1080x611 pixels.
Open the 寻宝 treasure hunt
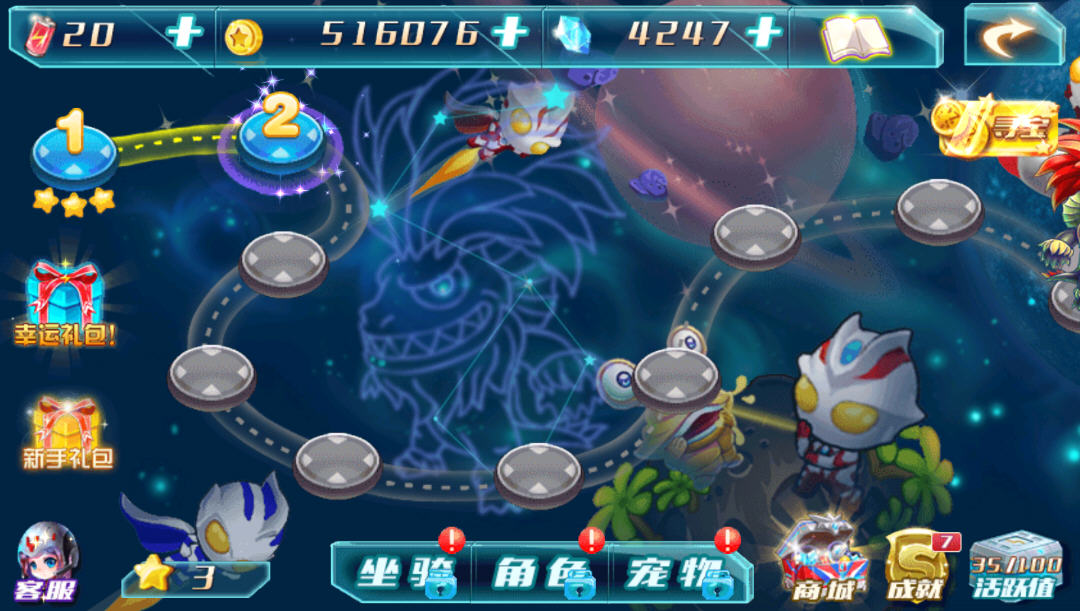[996, 126]
